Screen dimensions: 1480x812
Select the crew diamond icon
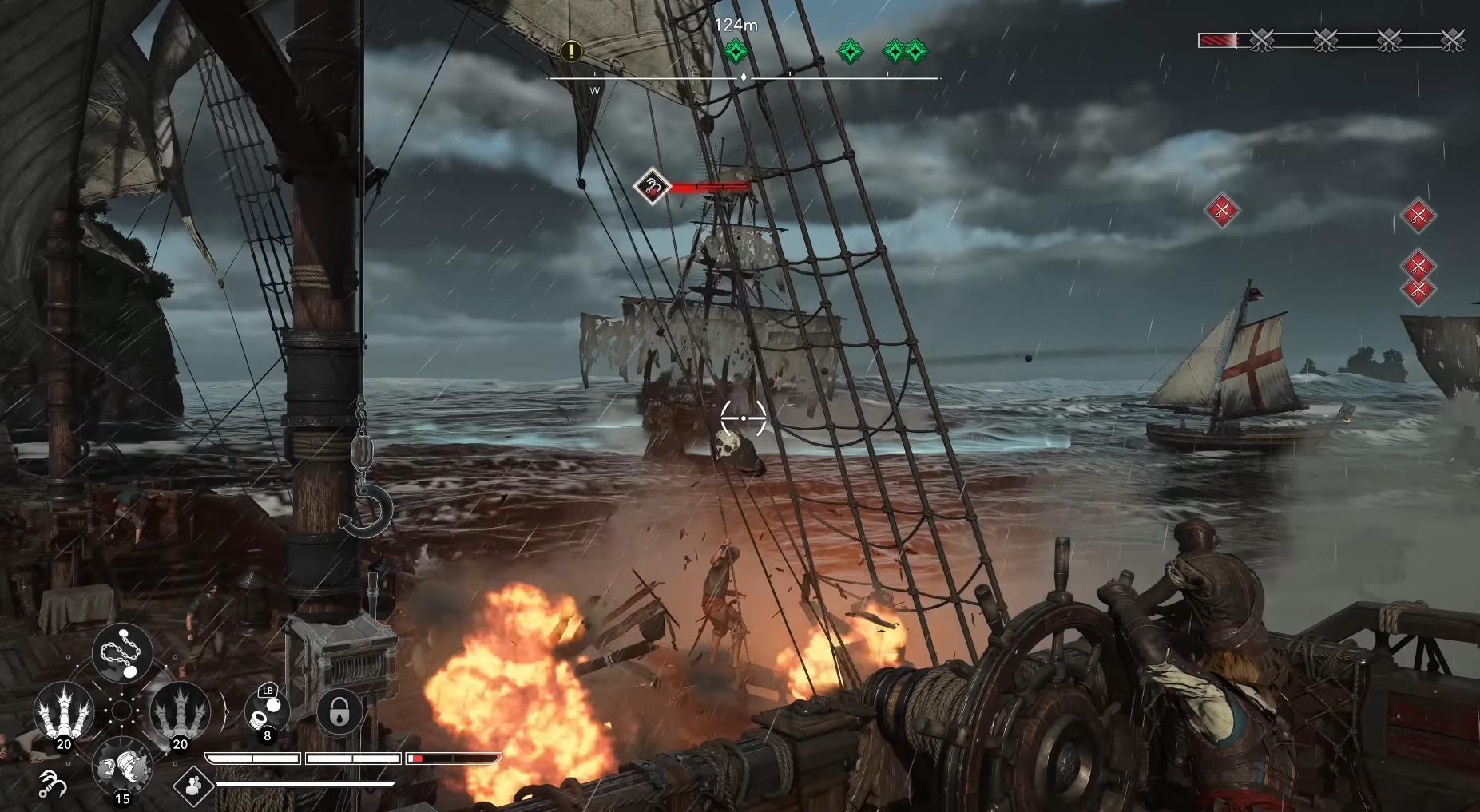click(192, 786)
